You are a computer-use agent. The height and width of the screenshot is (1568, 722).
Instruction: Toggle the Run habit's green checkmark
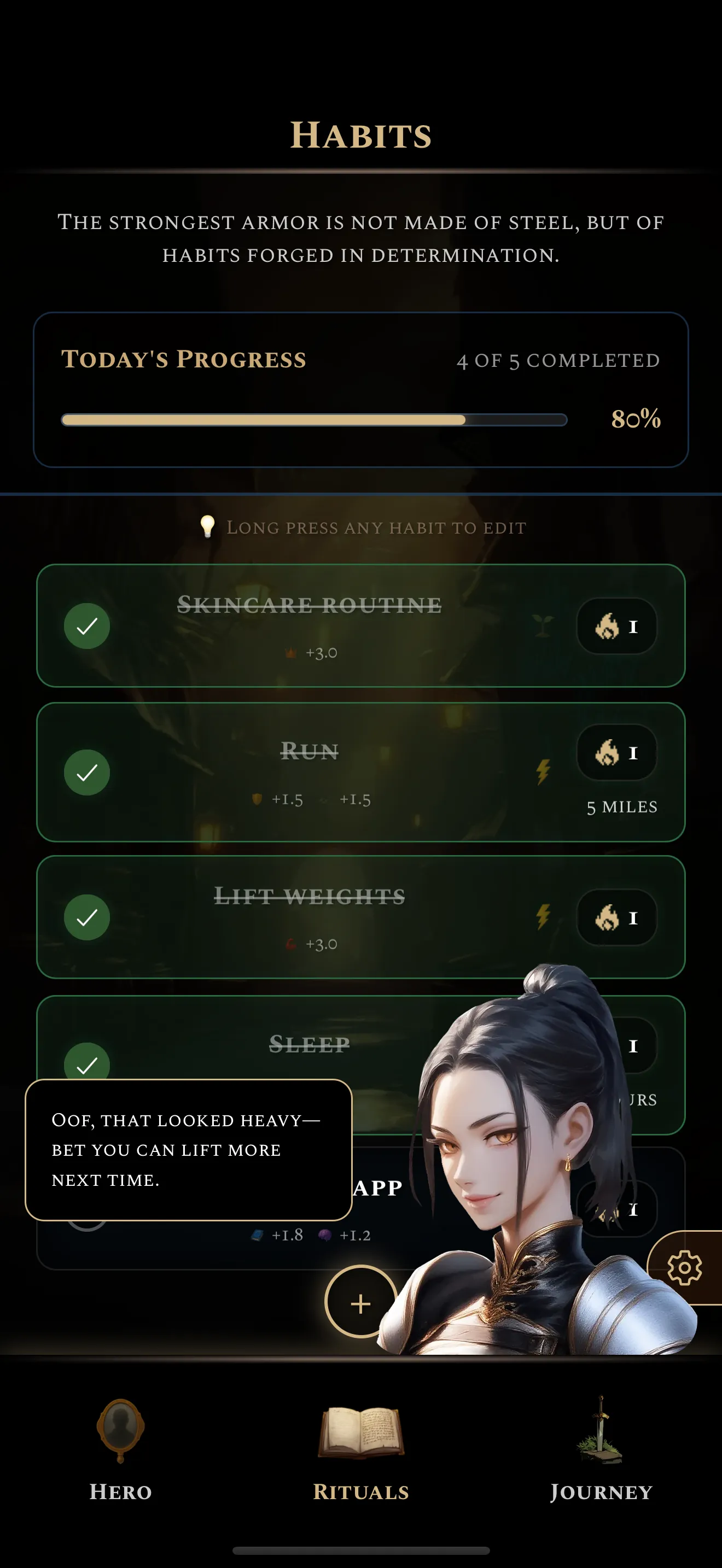87,773
